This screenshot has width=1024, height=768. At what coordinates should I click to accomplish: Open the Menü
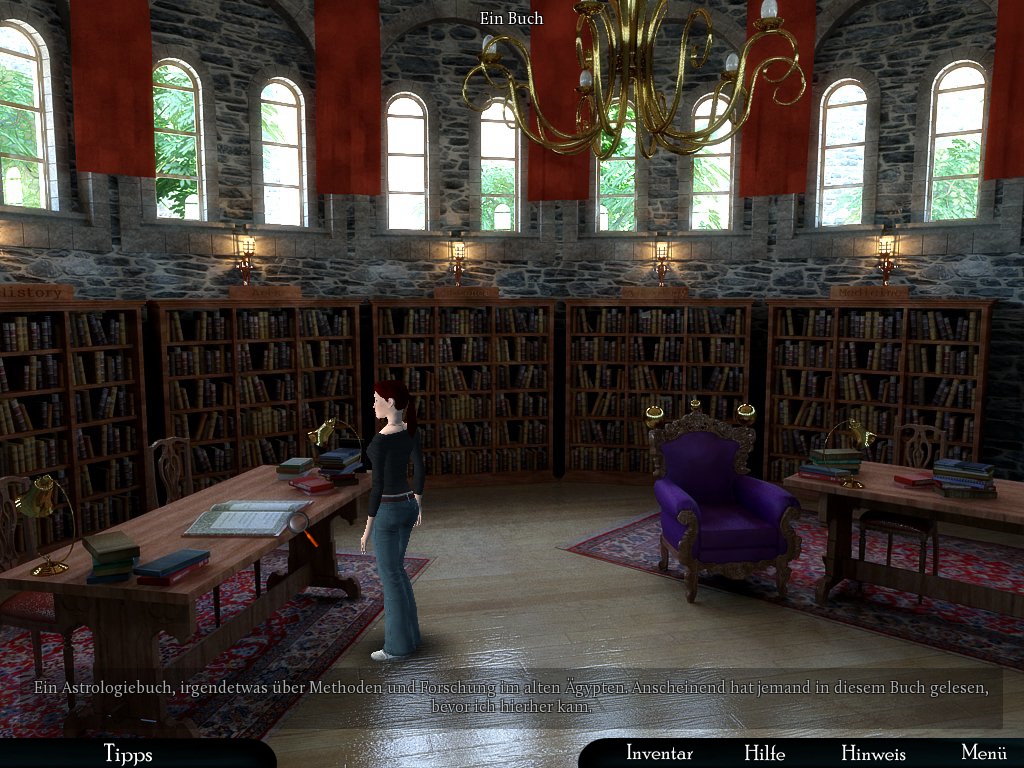point(983,753)
